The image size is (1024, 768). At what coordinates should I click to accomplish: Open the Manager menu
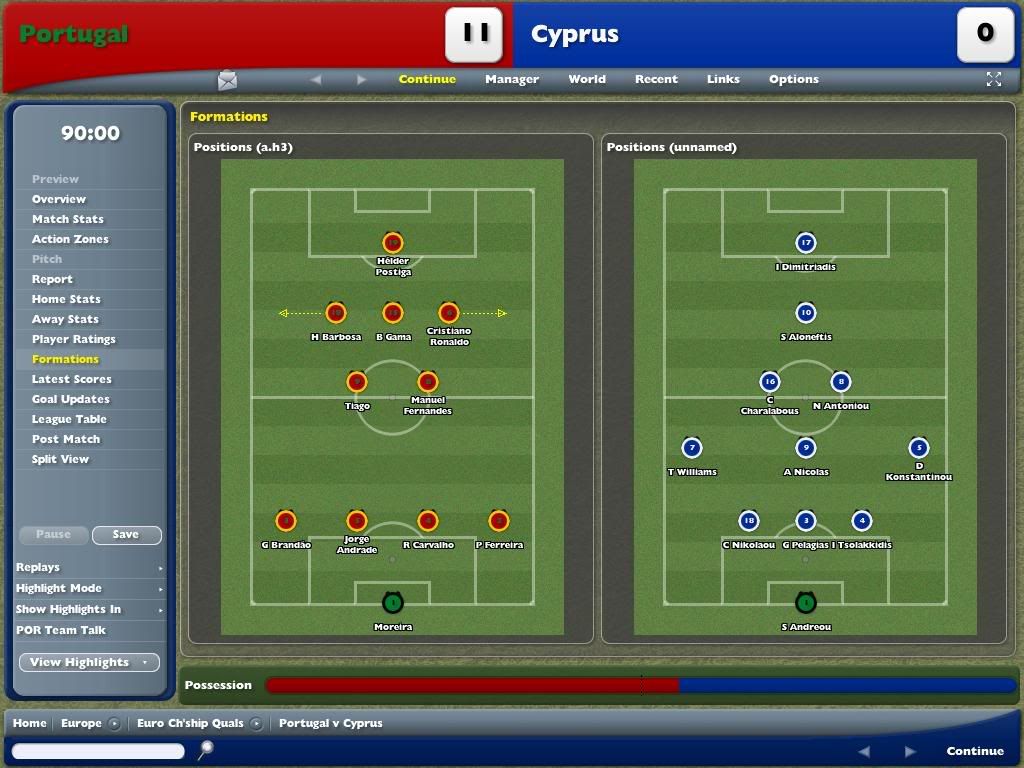pyautogui.click(x=512, y=79)
